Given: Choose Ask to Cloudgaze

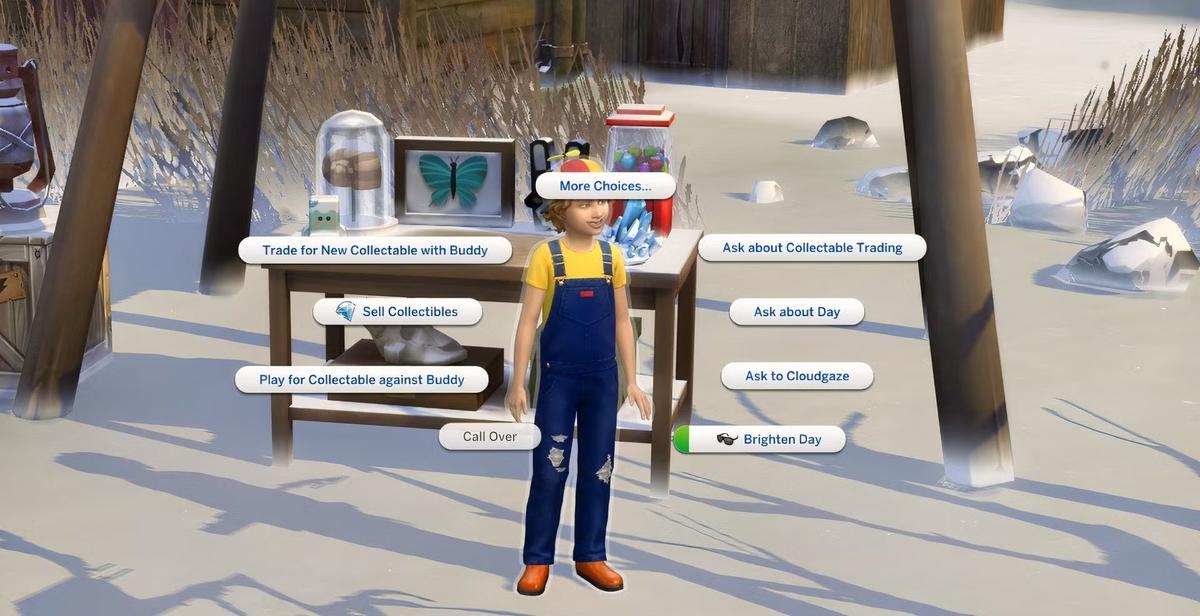Looking at the screenshot, I should pos(797,376).
